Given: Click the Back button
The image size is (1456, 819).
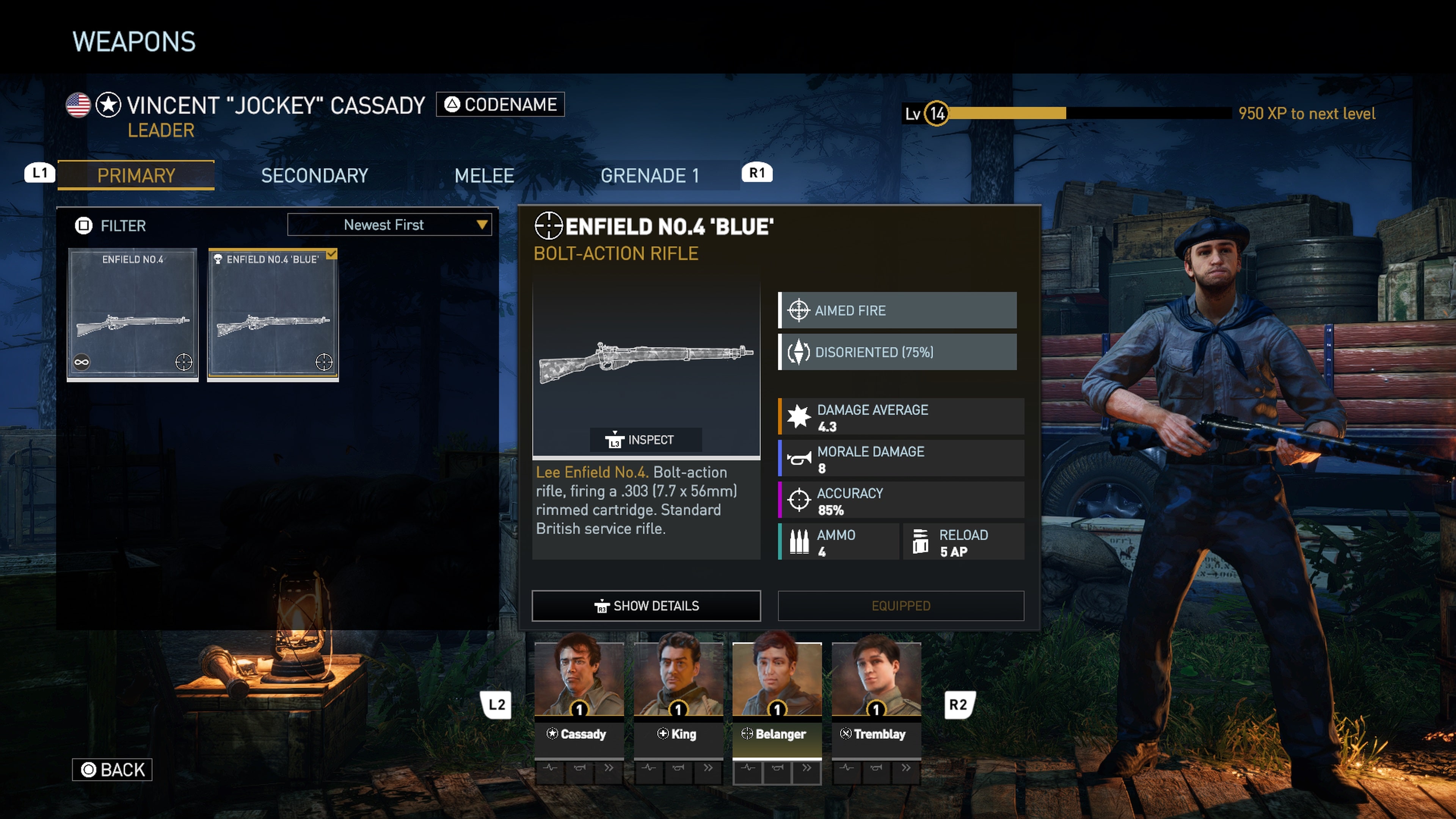Looking at the screenshot, I should pos(112,769).
